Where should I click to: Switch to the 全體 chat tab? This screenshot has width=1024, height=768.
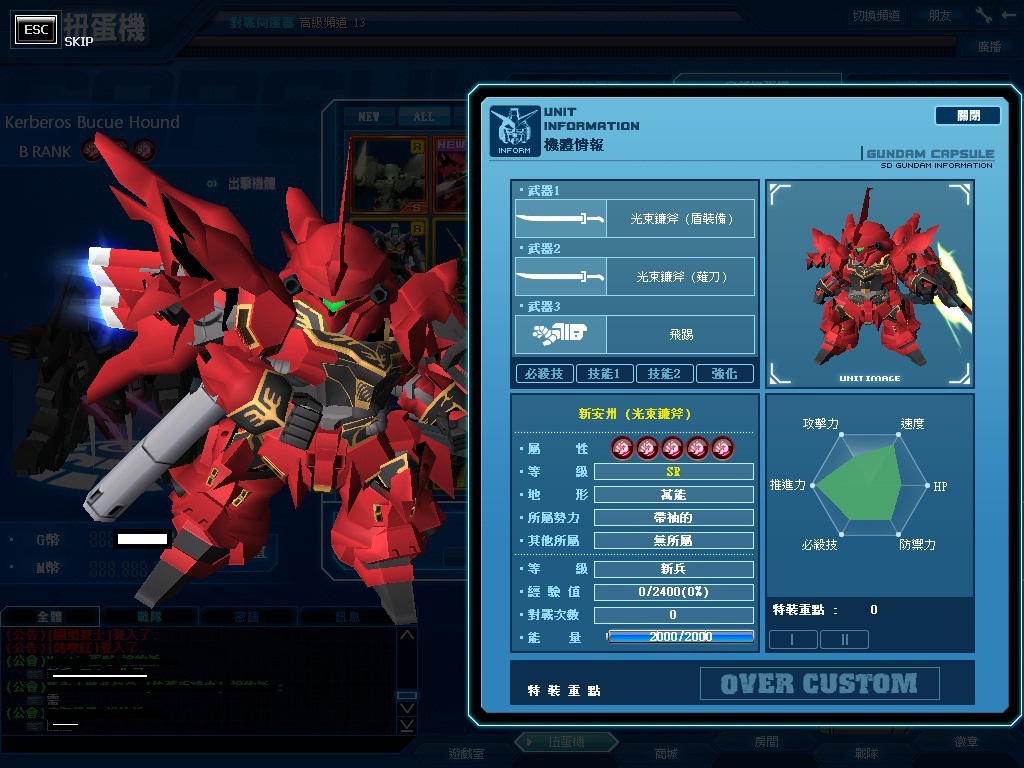tap(50, 617)
